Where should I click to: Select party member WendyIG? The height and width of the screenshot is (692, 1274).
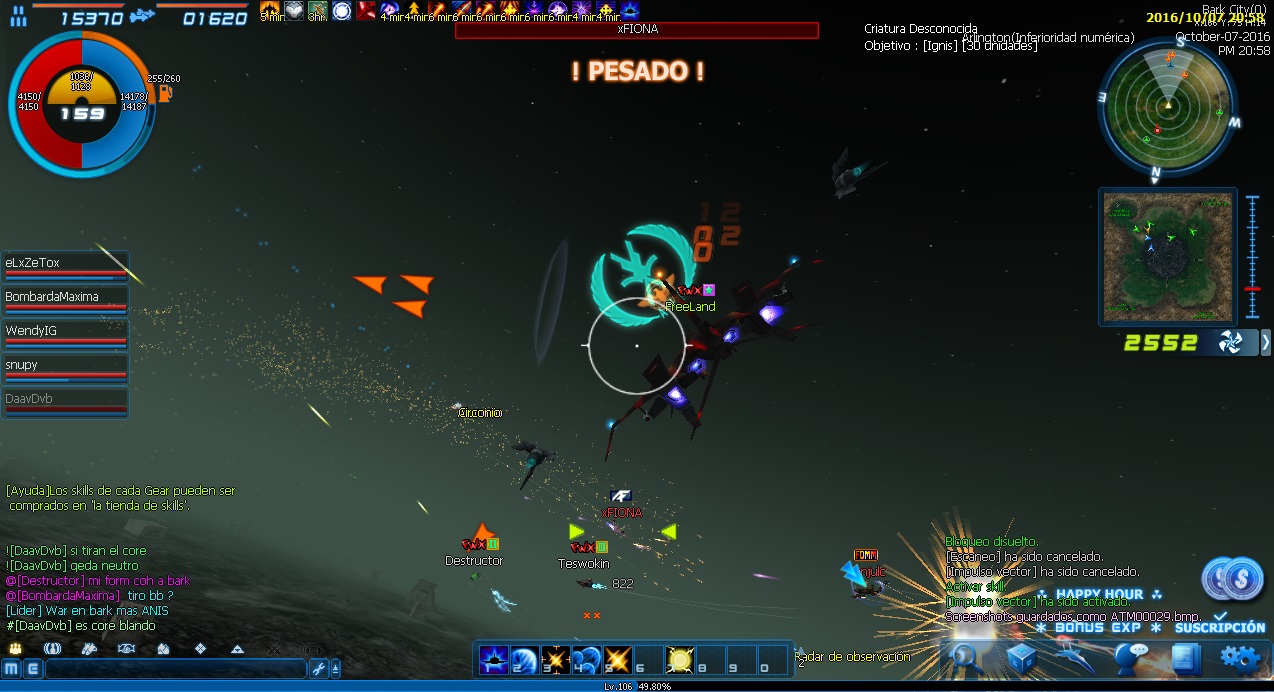pyautogui.click(x=65, y=333)
